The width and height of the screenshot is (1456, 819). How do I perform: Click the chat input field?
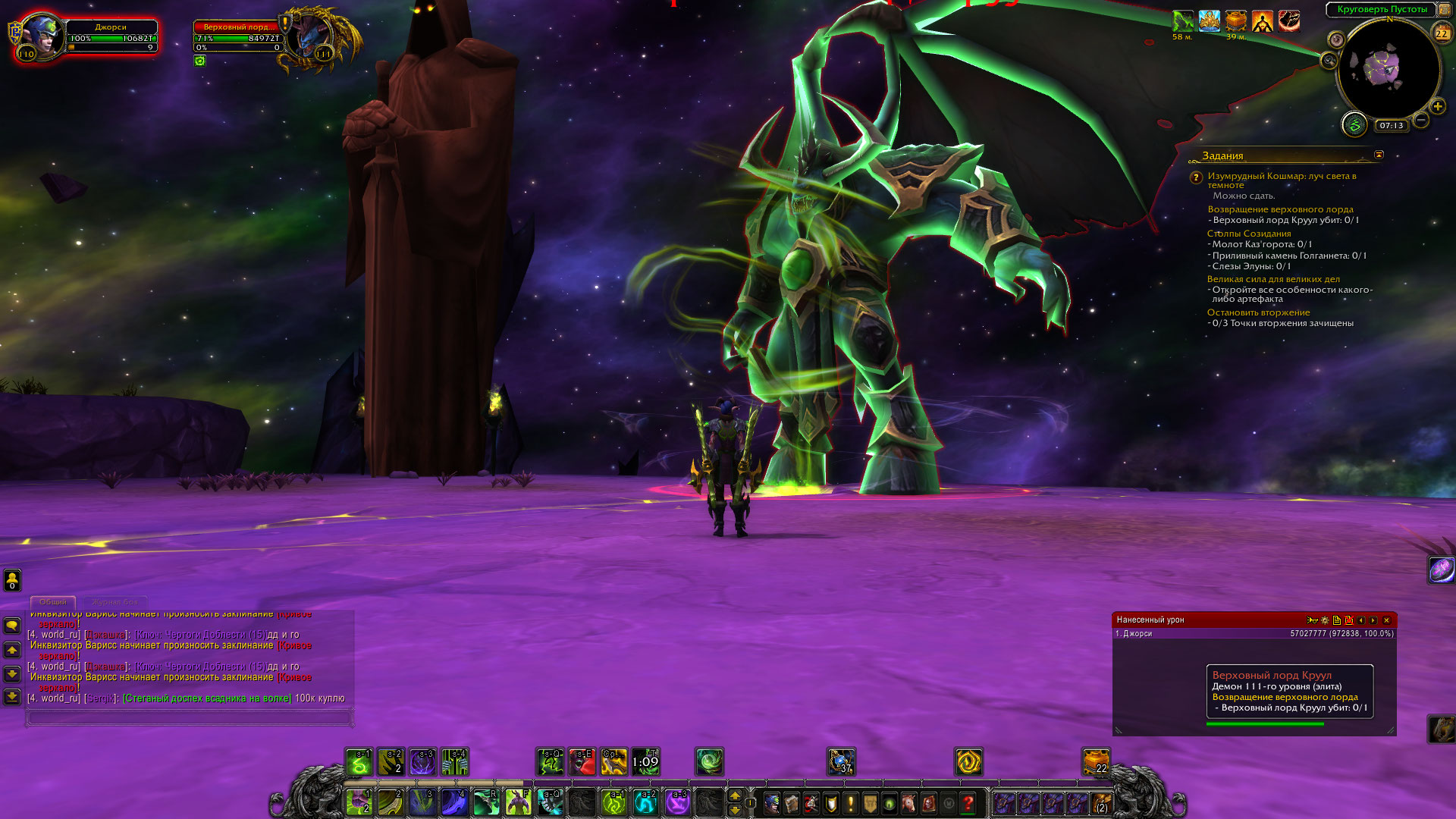coord(190,717)
